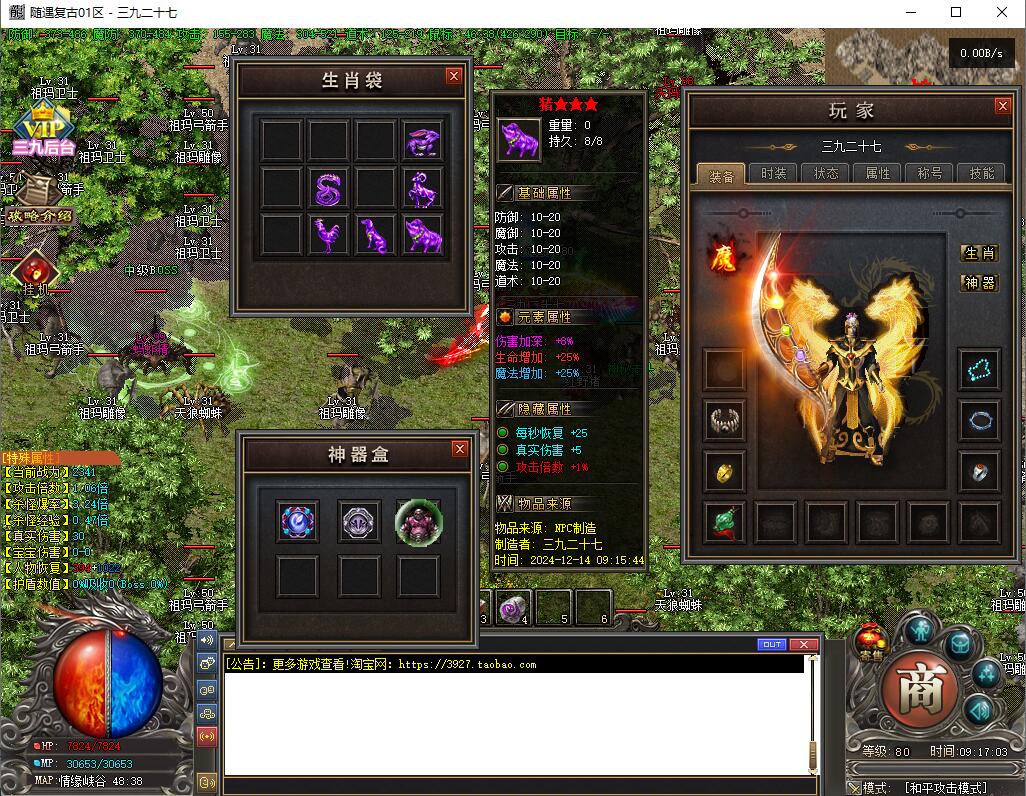Open the 技能 skills tab

pyautogui.click(x=982, y=173)
